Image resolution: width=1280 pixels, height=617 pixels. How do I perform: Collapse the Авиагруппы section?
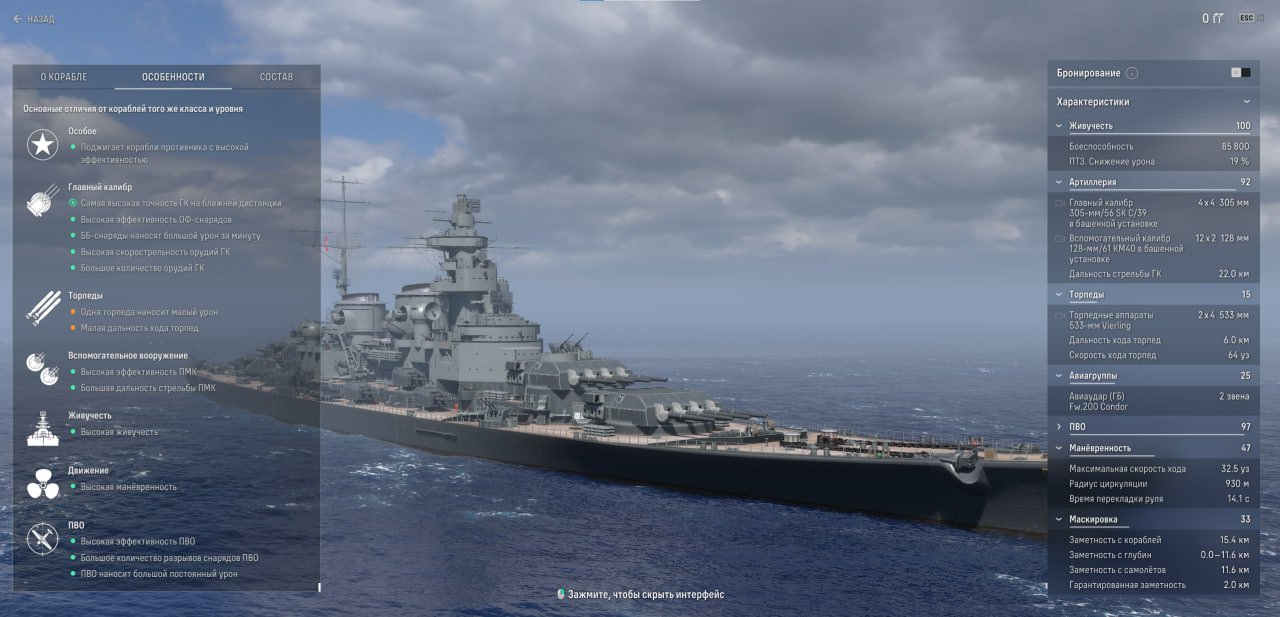[1059, 376]
